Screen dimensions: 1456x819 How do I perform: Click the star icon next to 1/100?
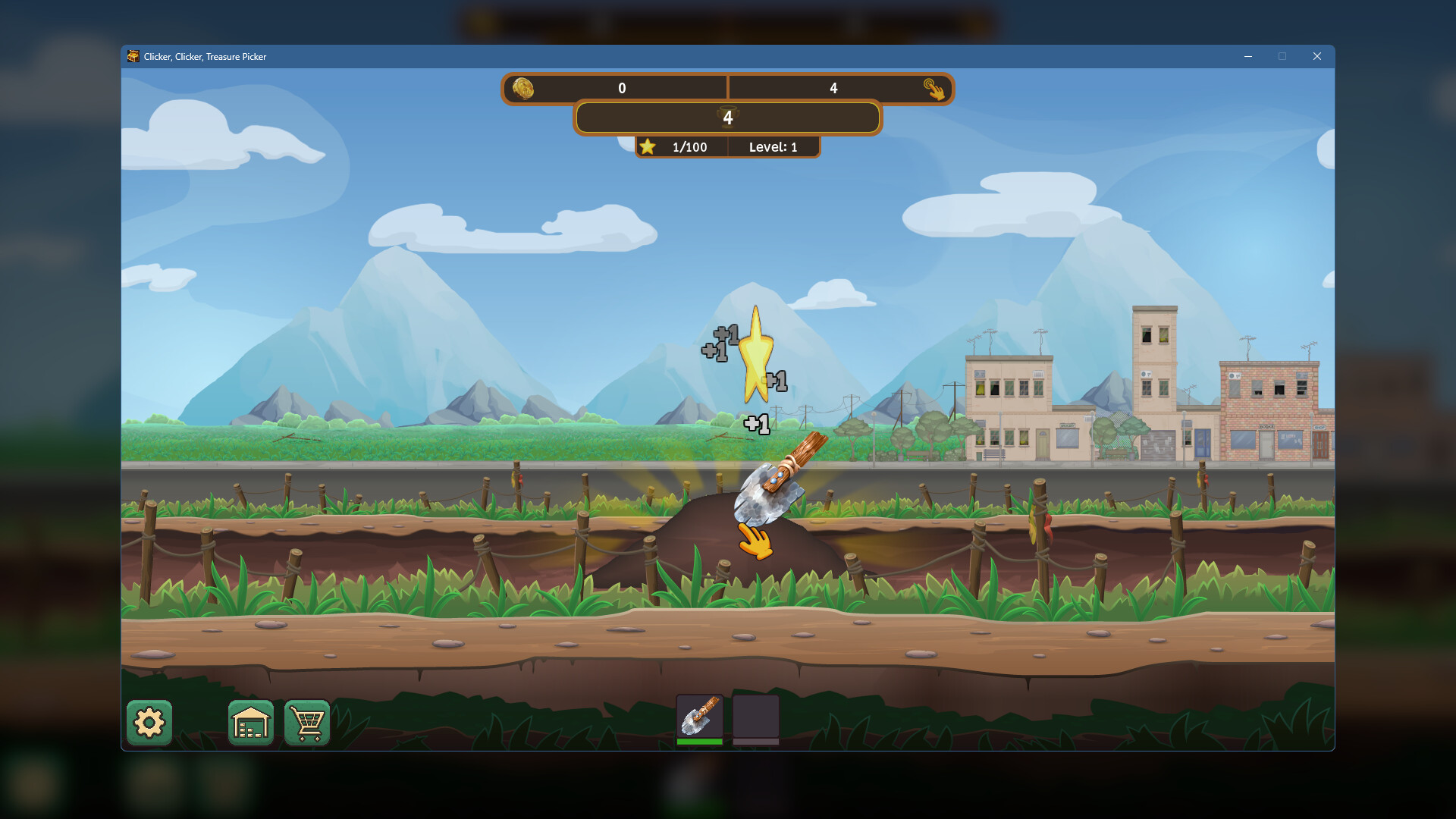[x=649, y=146]
